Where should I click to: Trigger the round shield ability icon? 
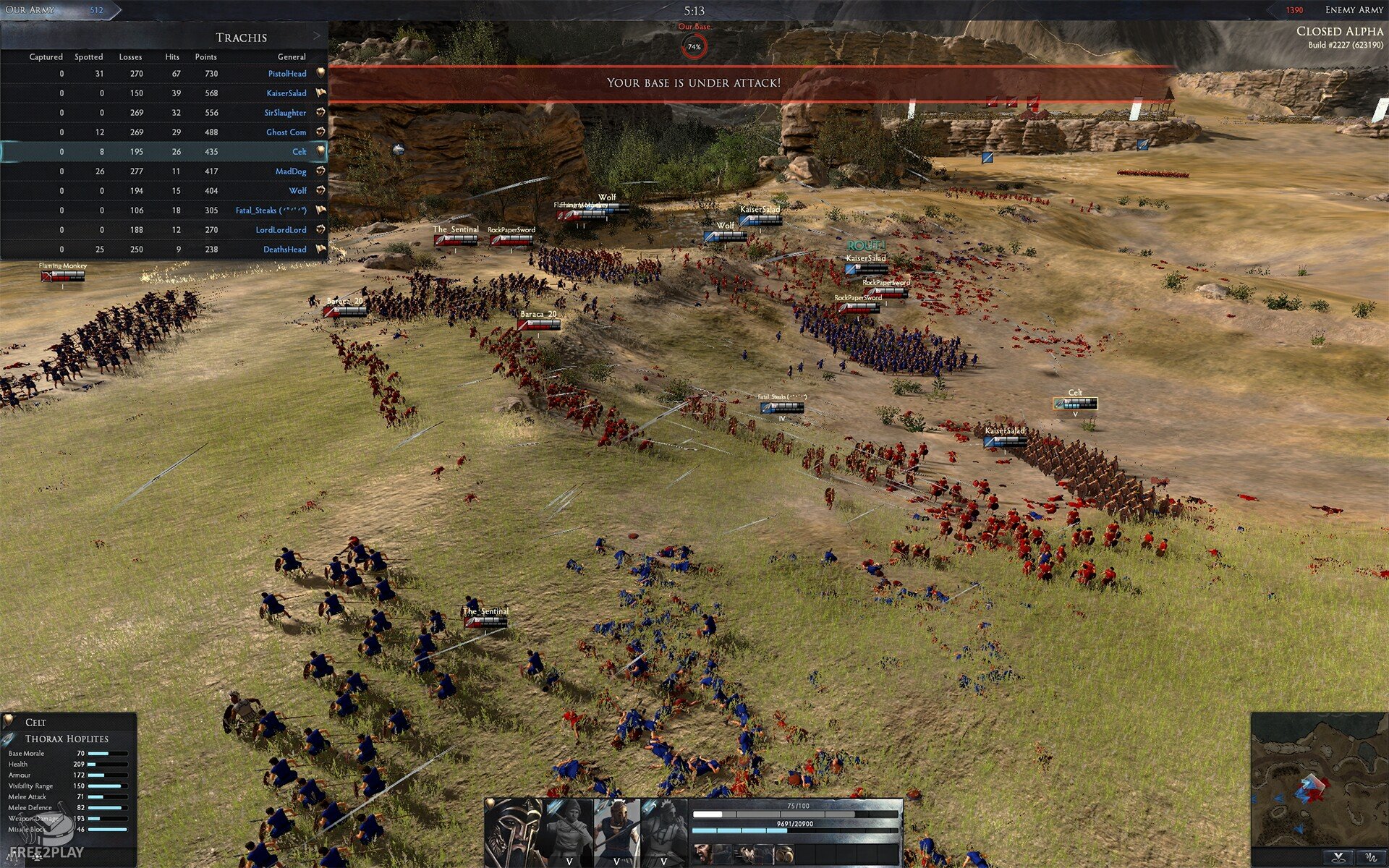pos(783,854)
